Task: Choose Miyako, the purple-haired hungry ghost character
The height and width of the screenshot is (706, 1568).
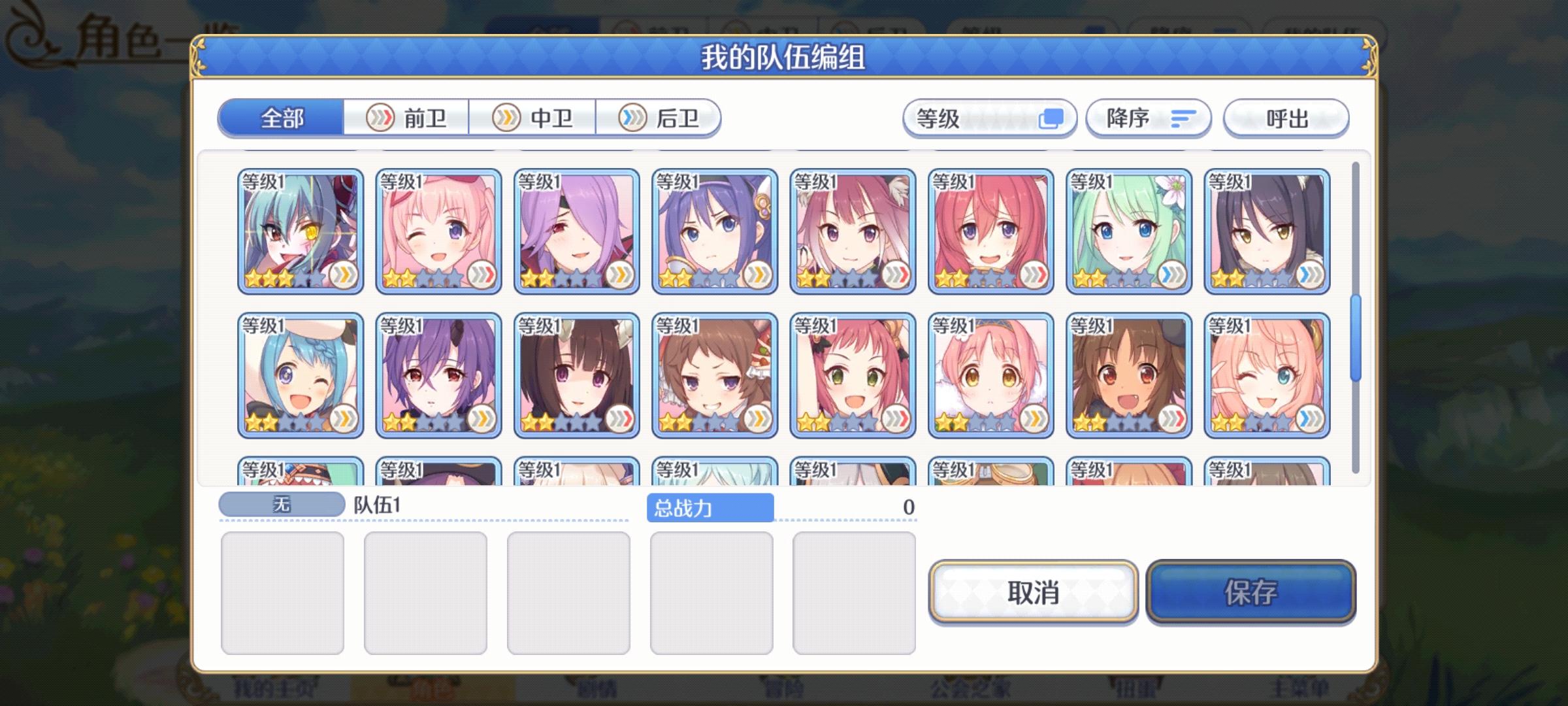Action: point(438,373)
